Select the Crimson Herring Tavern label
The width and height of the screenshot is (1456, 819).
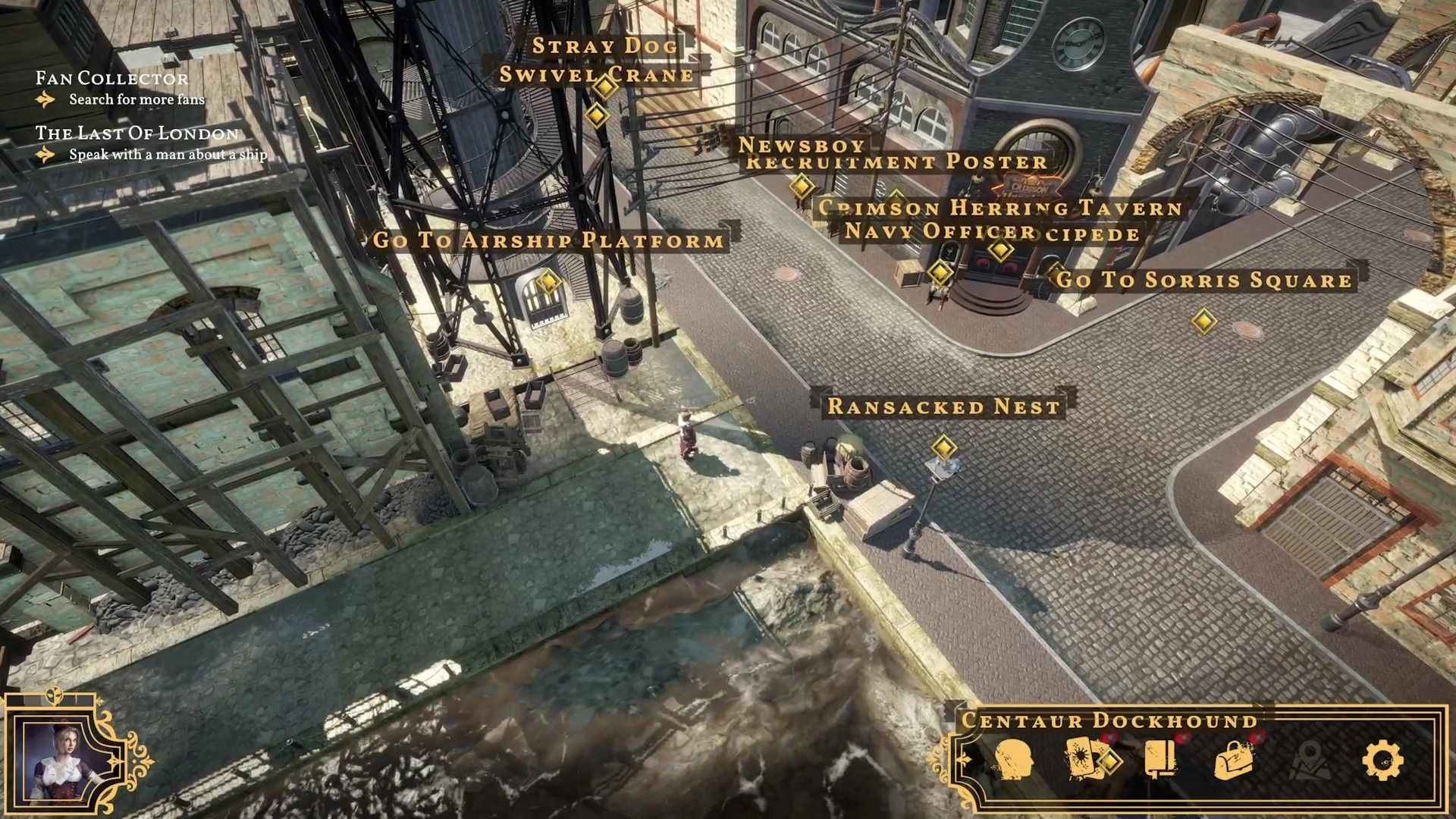[x=1001, y=208]
